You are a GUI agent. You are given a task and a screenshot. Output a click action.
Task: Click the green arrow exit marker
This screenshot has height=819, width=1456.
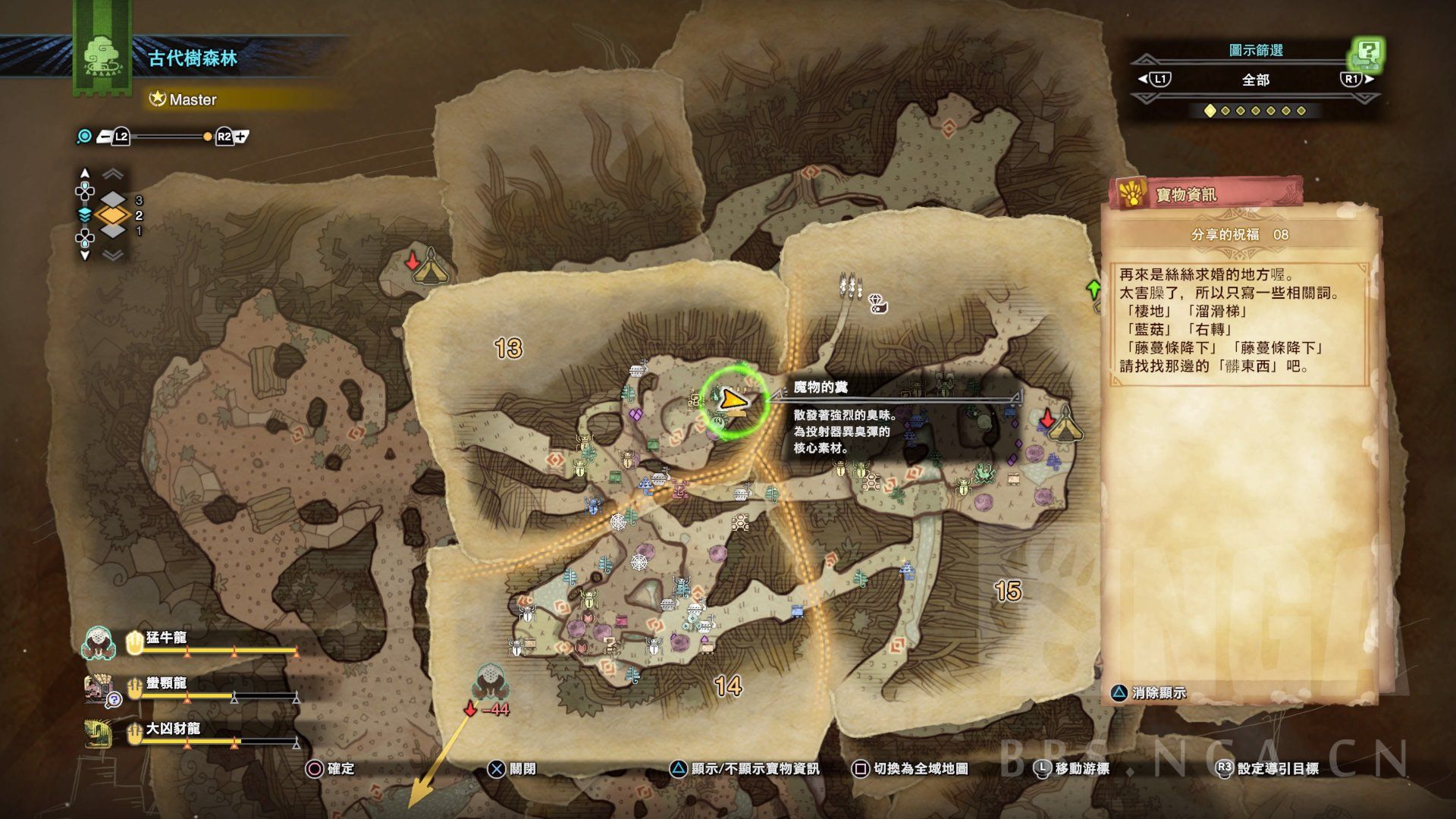(1094, 289)
